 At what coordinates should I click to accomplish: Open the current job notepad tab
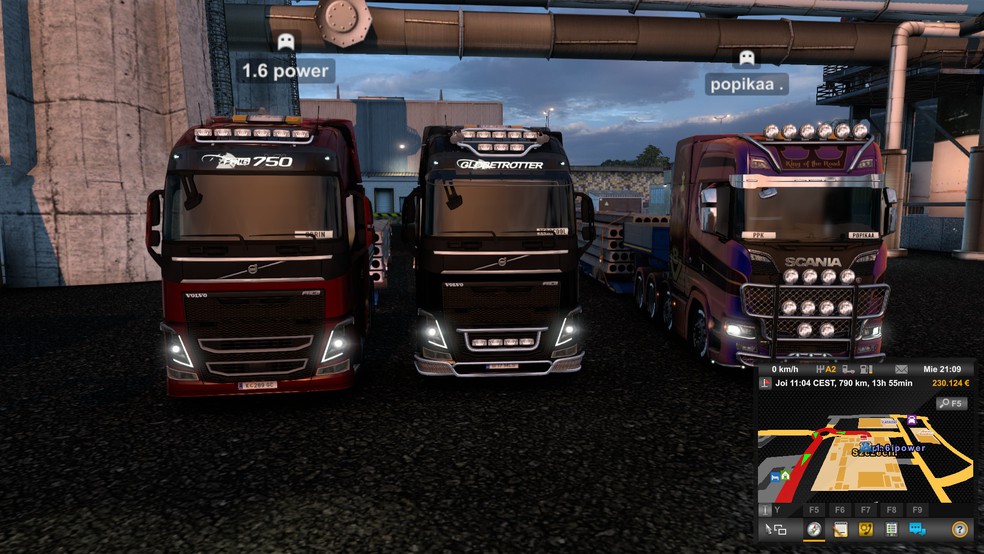[840, 529]
